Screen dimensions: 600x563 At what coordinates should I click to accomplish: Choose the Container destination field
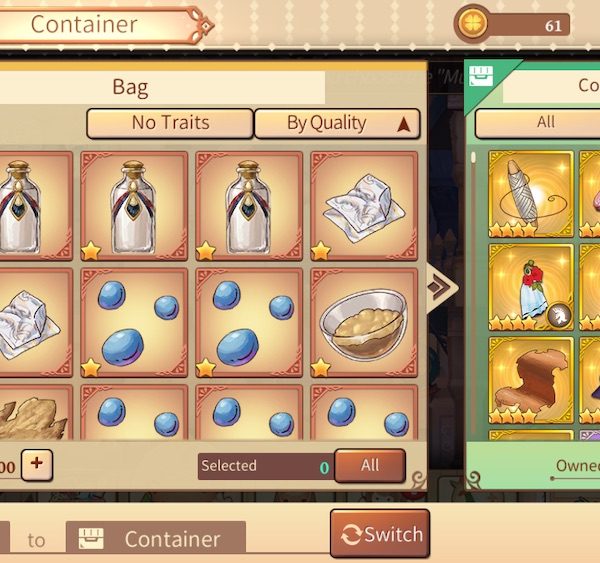click(x=156, y=539)
